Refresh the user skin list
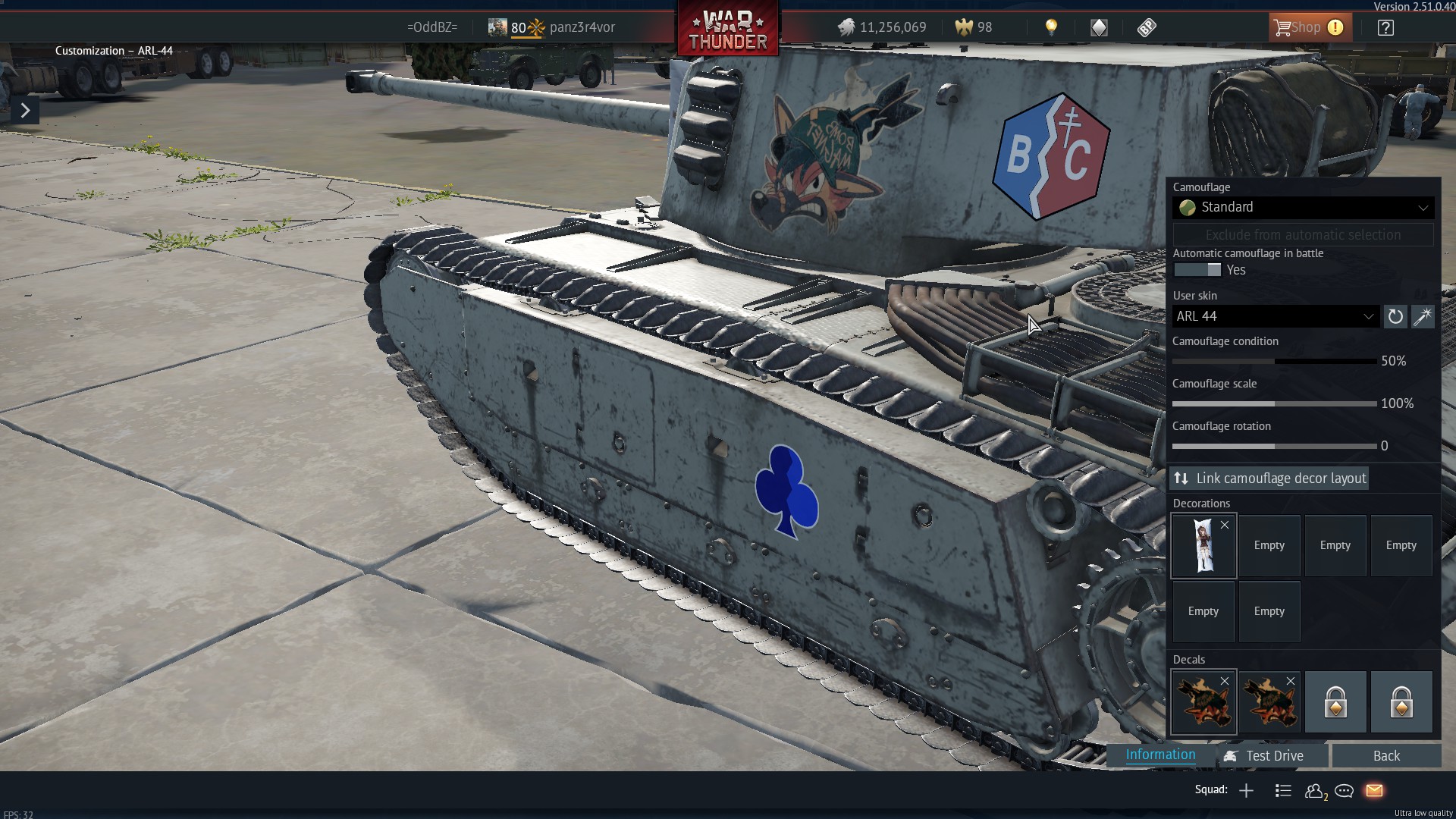Viewport: 1456px width, 819px height. tap(1395, 316)
